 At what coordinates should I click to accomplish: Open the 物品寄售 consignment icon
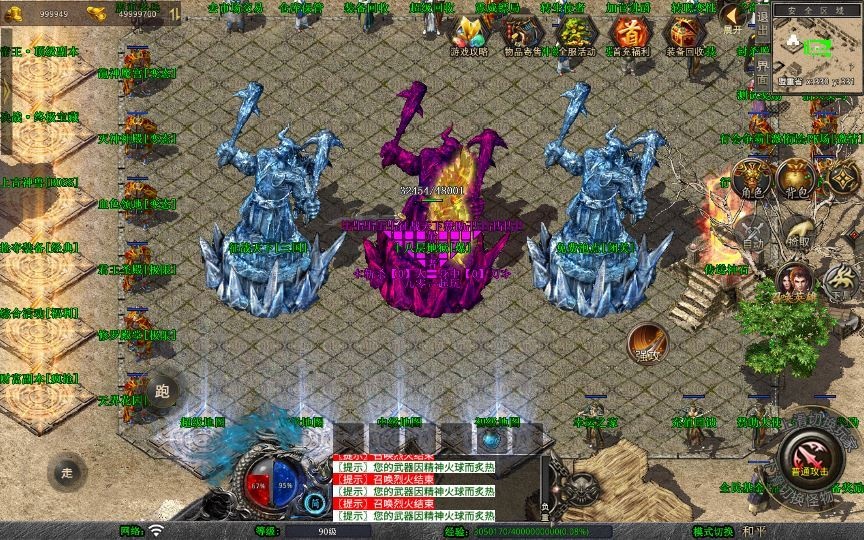tap(520, 35)
